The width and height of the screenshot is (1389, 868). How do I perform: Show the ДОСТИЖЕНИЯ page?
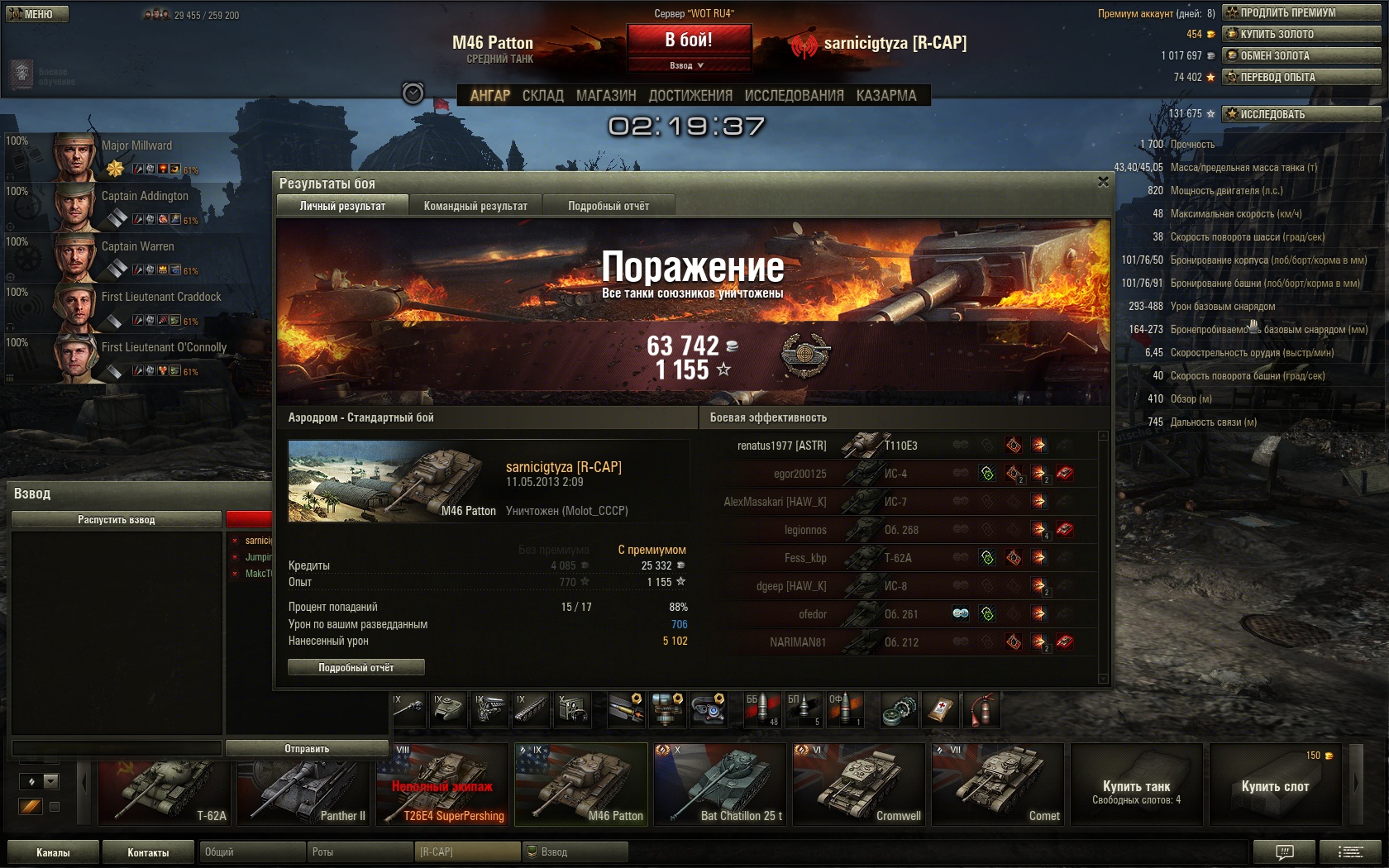(690, 96)
